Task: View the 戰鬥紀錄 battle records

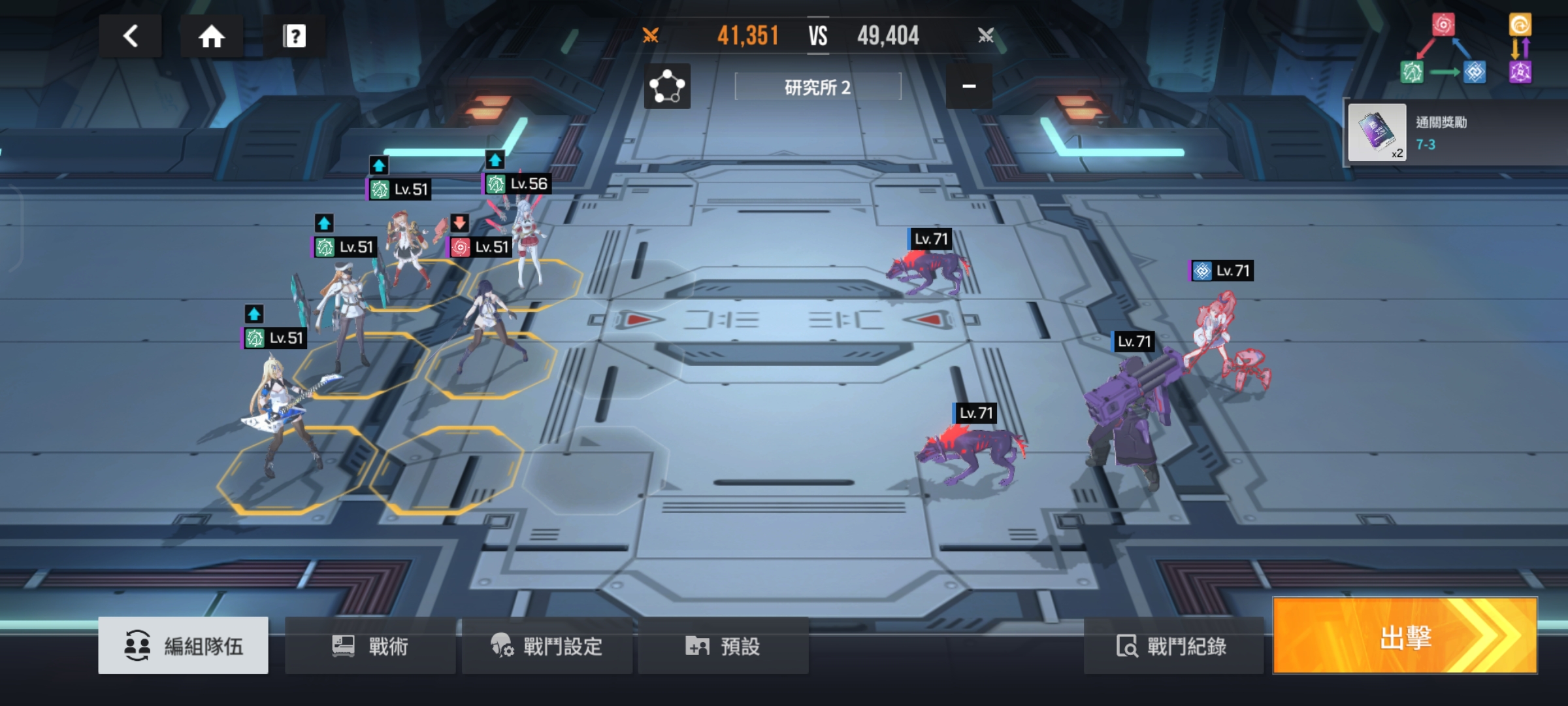Action: tap(1173, 645)
